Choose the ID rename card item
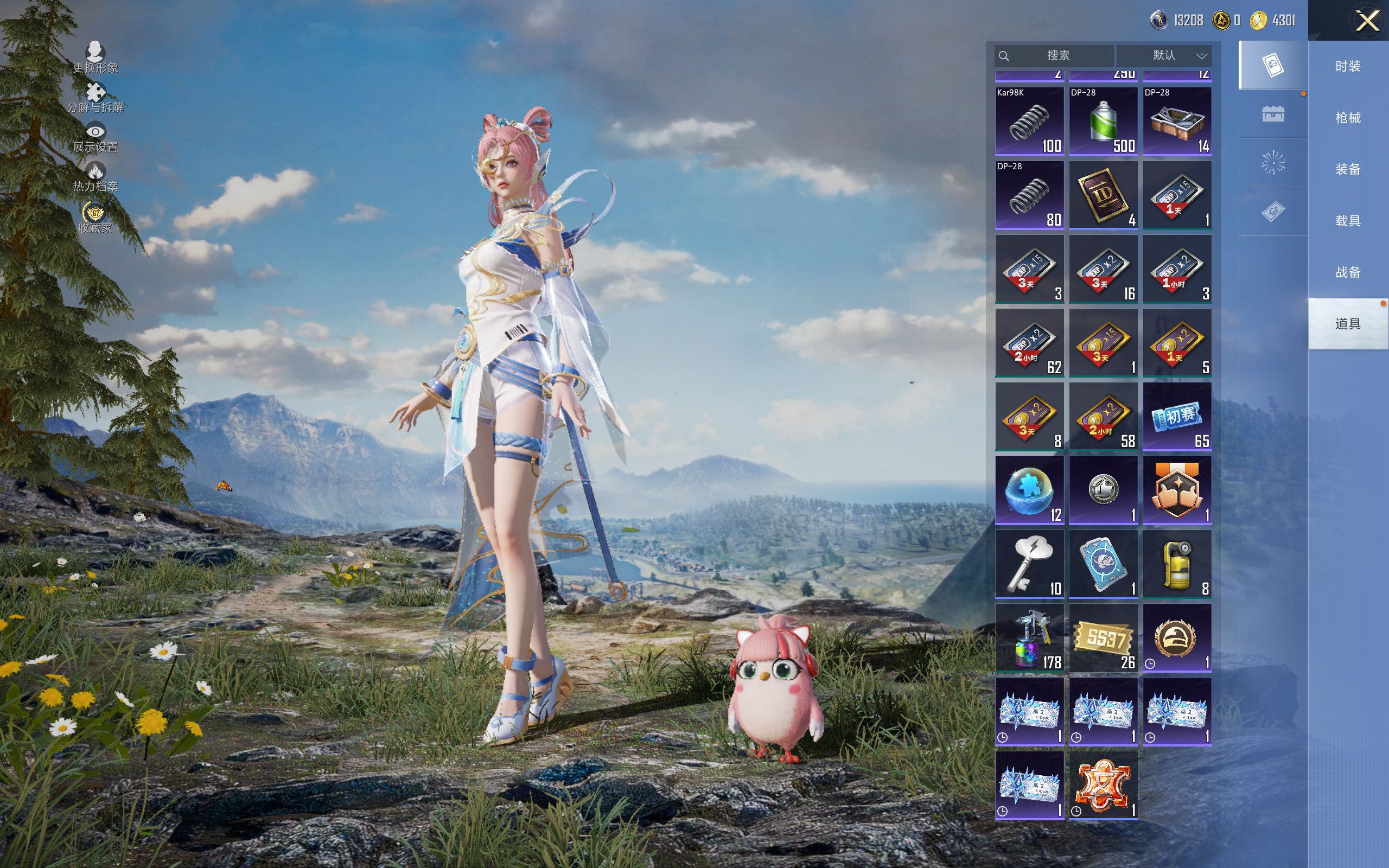This screenshot has height=868, width=1389. coord(1103,195)
